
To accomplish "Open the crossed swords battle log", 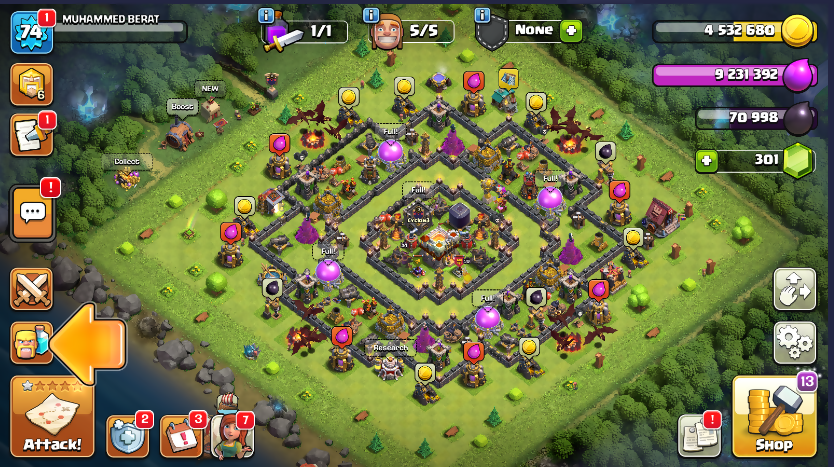I will click(30, 289).
